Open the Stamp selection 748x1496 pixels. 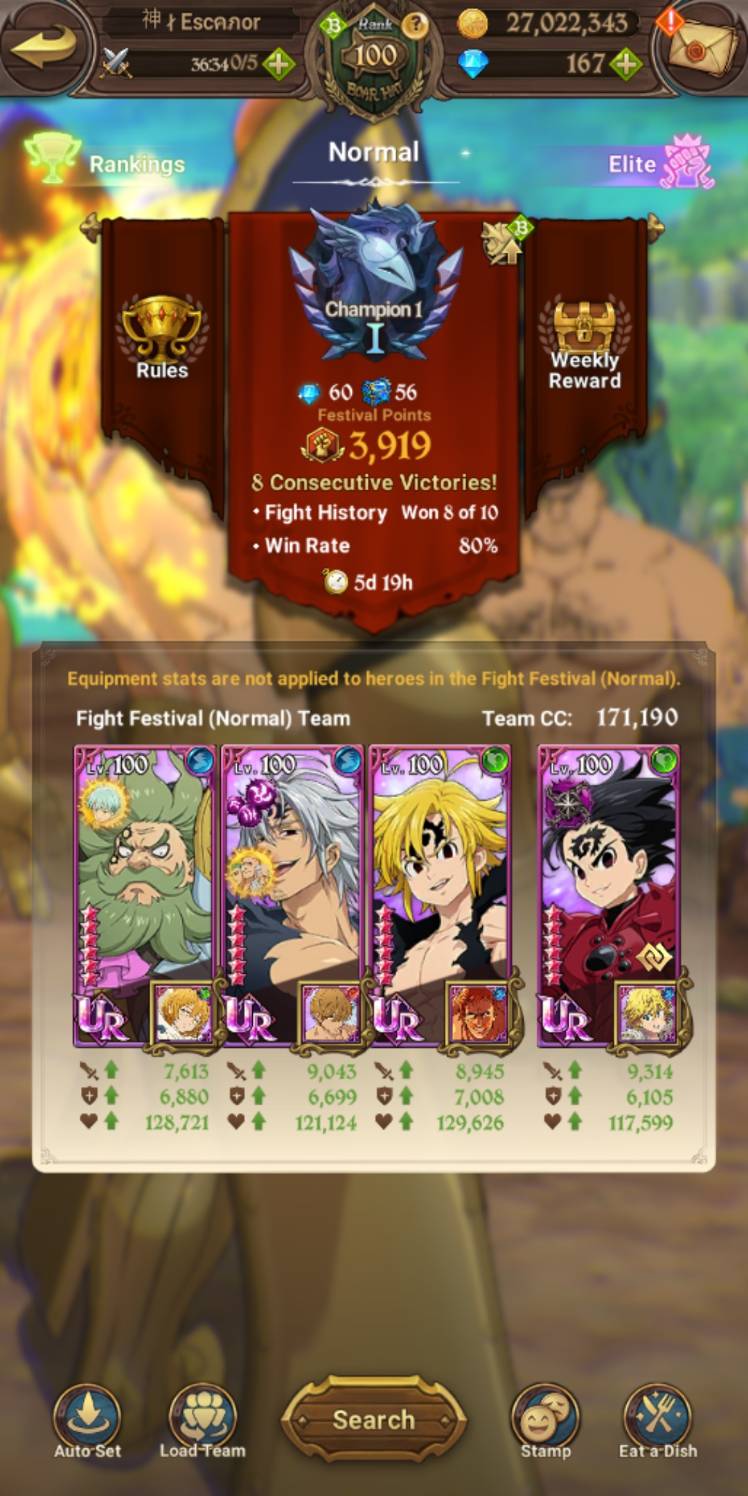point(545,1419)
